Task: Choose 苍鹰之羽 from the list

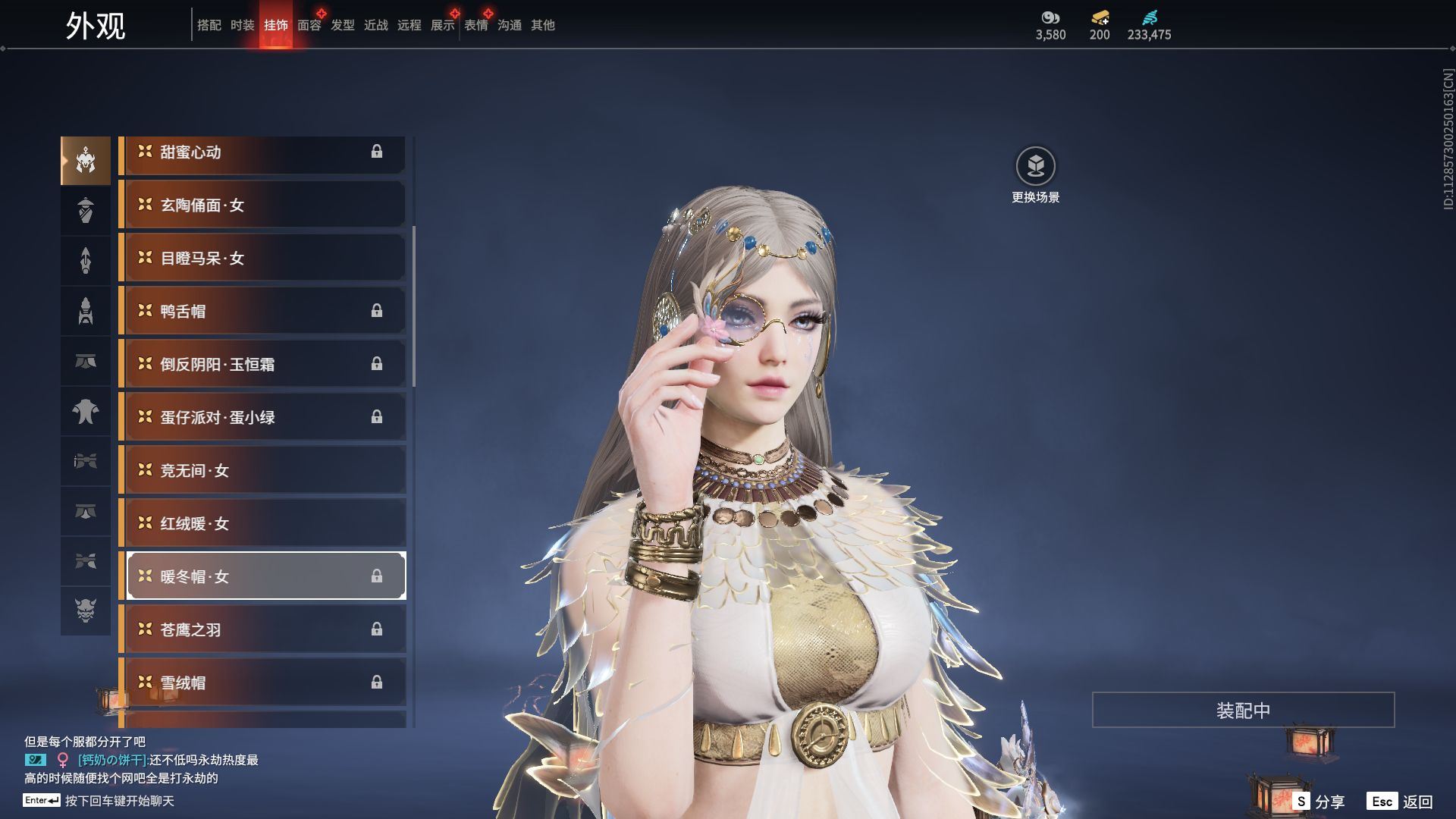Action: (x=262, y=629)
